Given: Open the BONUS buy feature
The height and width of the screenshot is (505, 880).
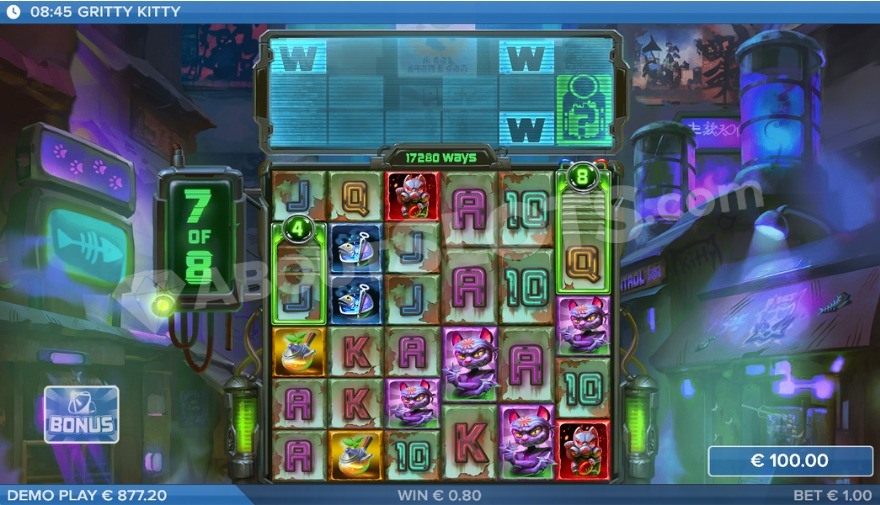Looking at the screenshot, I should [81, 415].
